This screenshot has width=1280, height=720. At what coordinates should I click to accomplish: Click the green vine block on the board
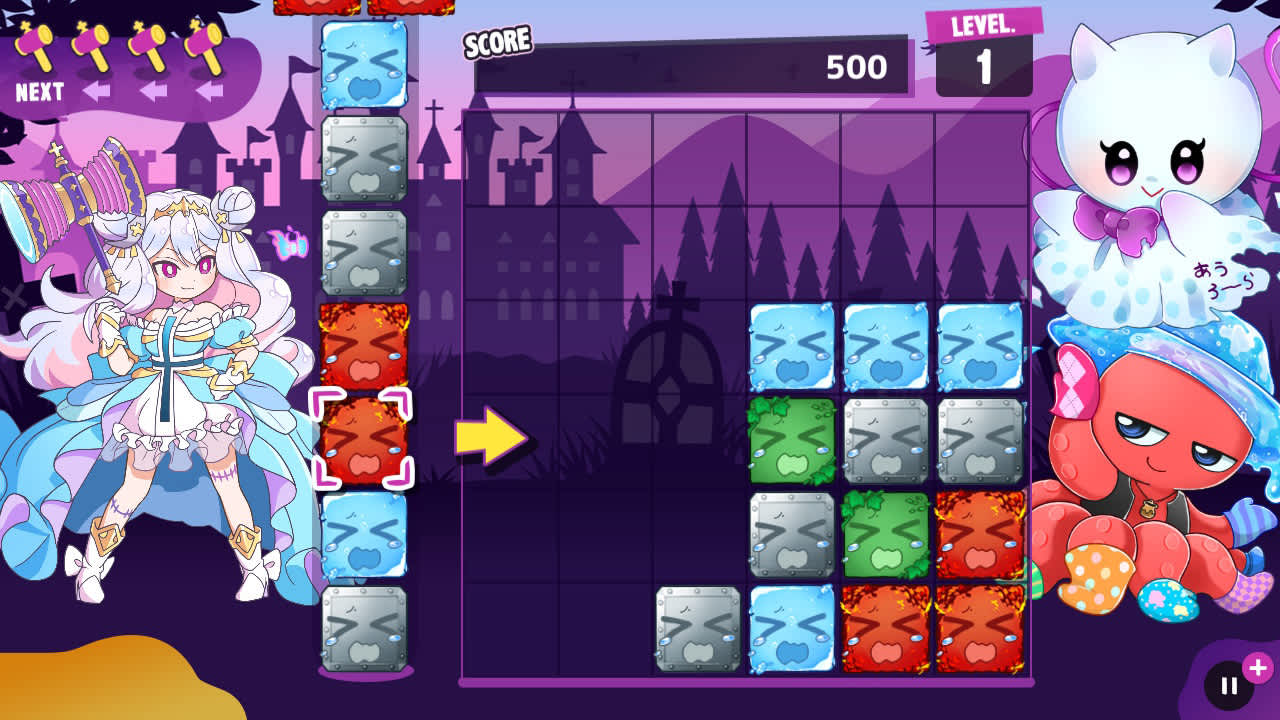coord(791,438)
